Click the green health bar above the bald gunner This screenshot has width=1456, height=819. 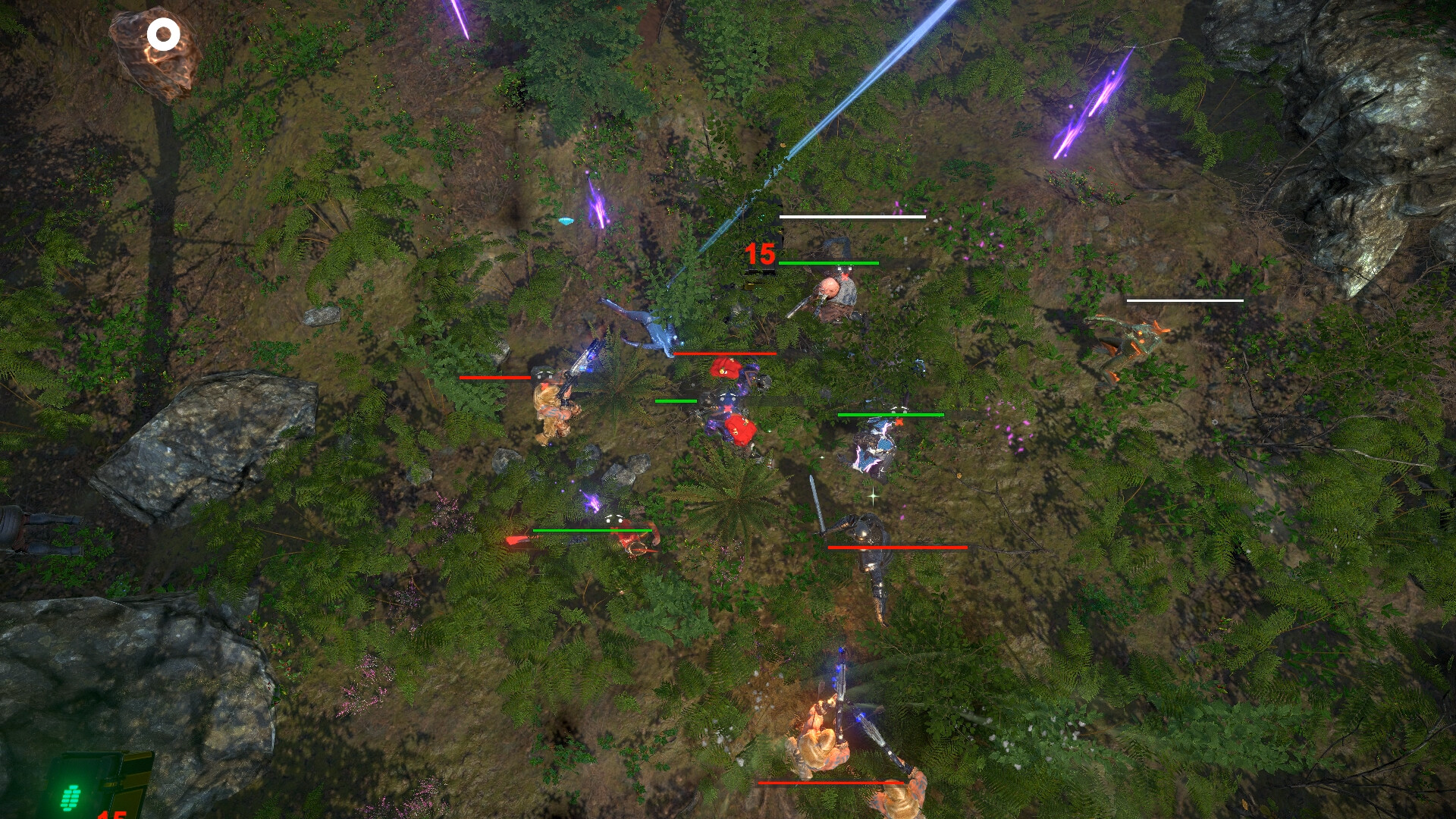tap(828, 263)
